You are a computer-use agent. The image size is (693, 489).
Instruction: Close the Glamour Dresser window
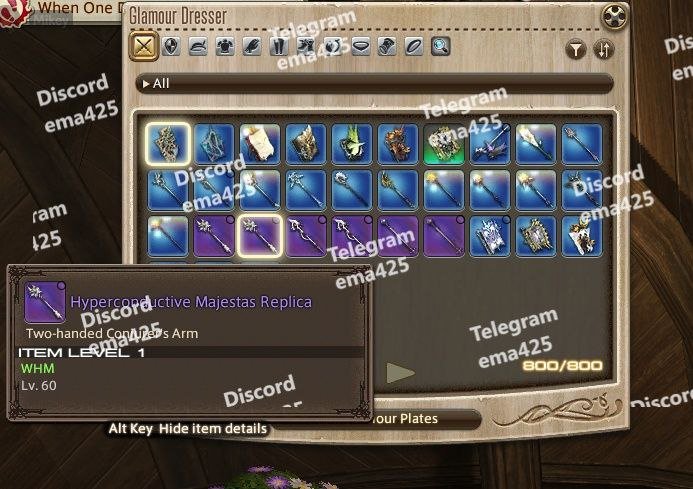[x=616, y=16]
